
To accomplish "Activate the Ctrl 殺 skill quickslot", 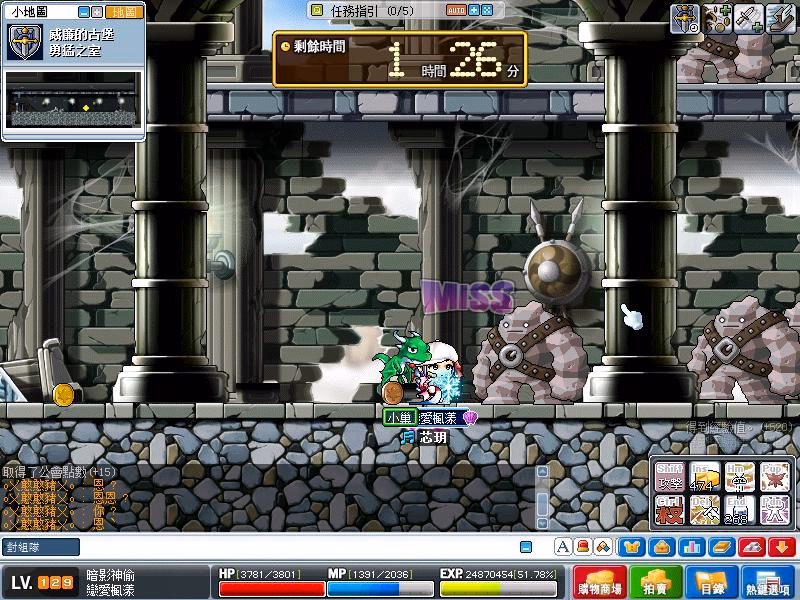I will pyautogui.click(x=669, y=511).
